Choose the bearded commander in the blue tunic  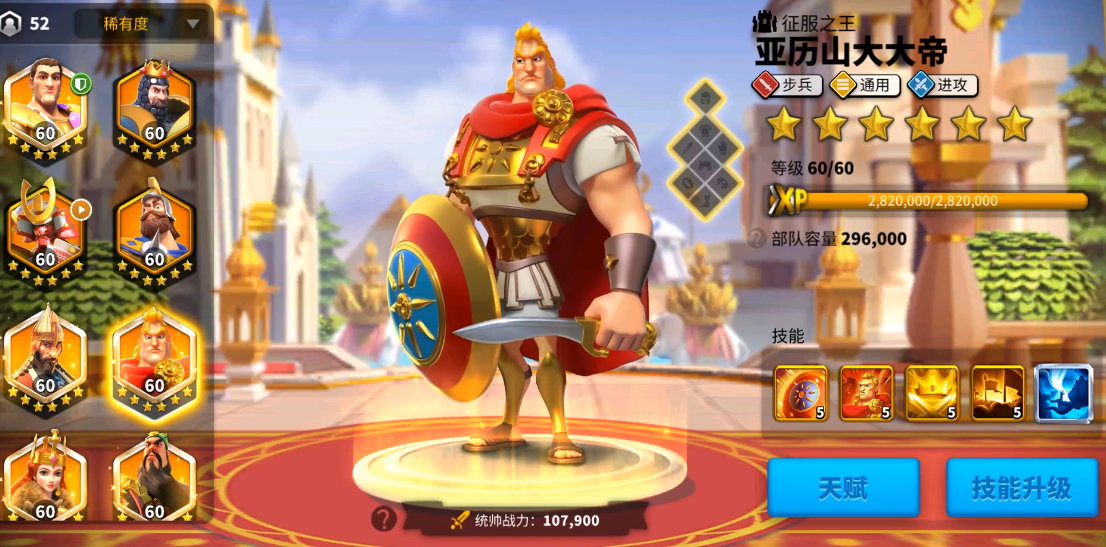[154, 226]
